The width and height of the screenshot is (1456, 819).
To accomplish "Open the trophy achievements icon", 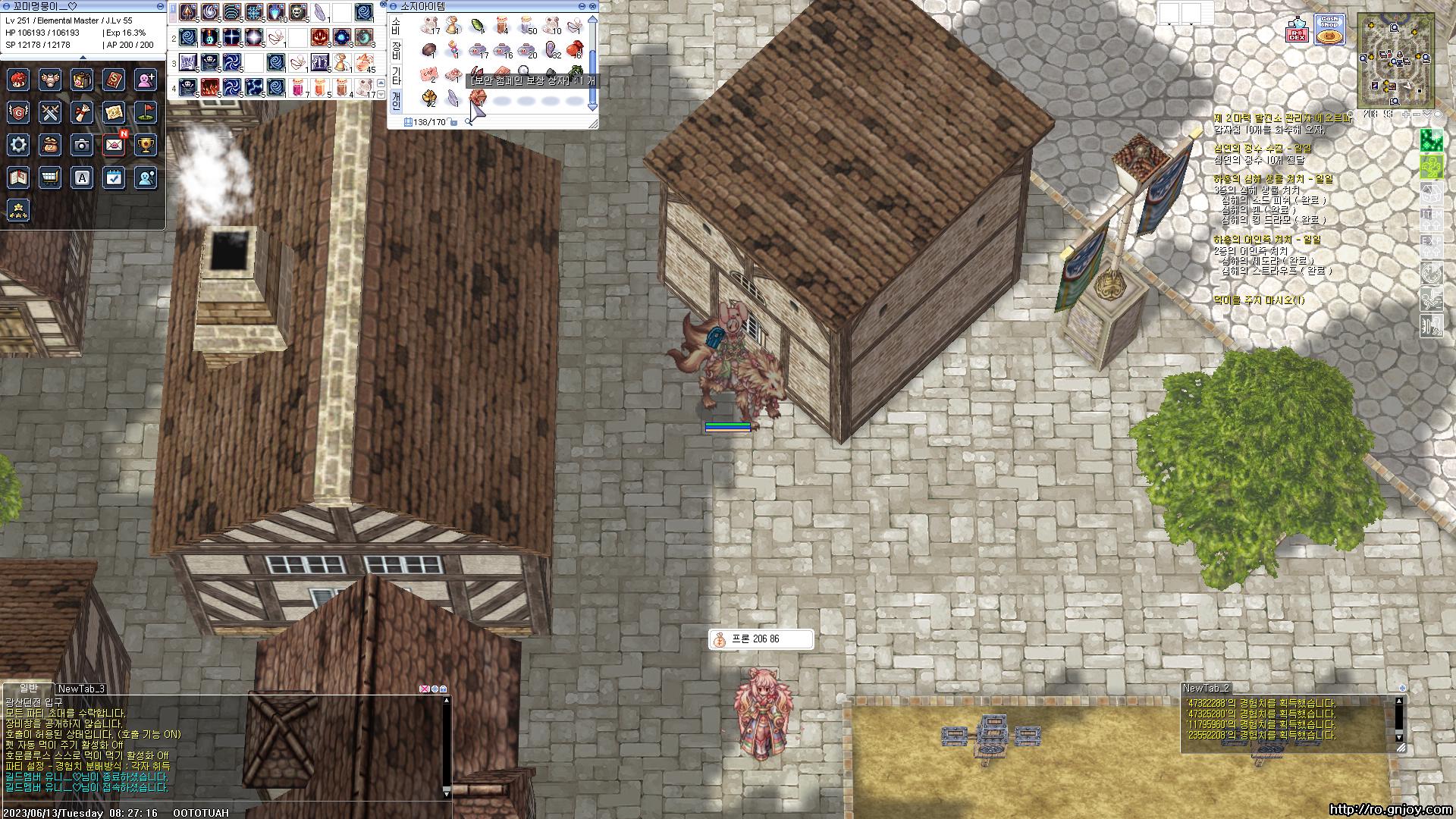I will [146, 145].
